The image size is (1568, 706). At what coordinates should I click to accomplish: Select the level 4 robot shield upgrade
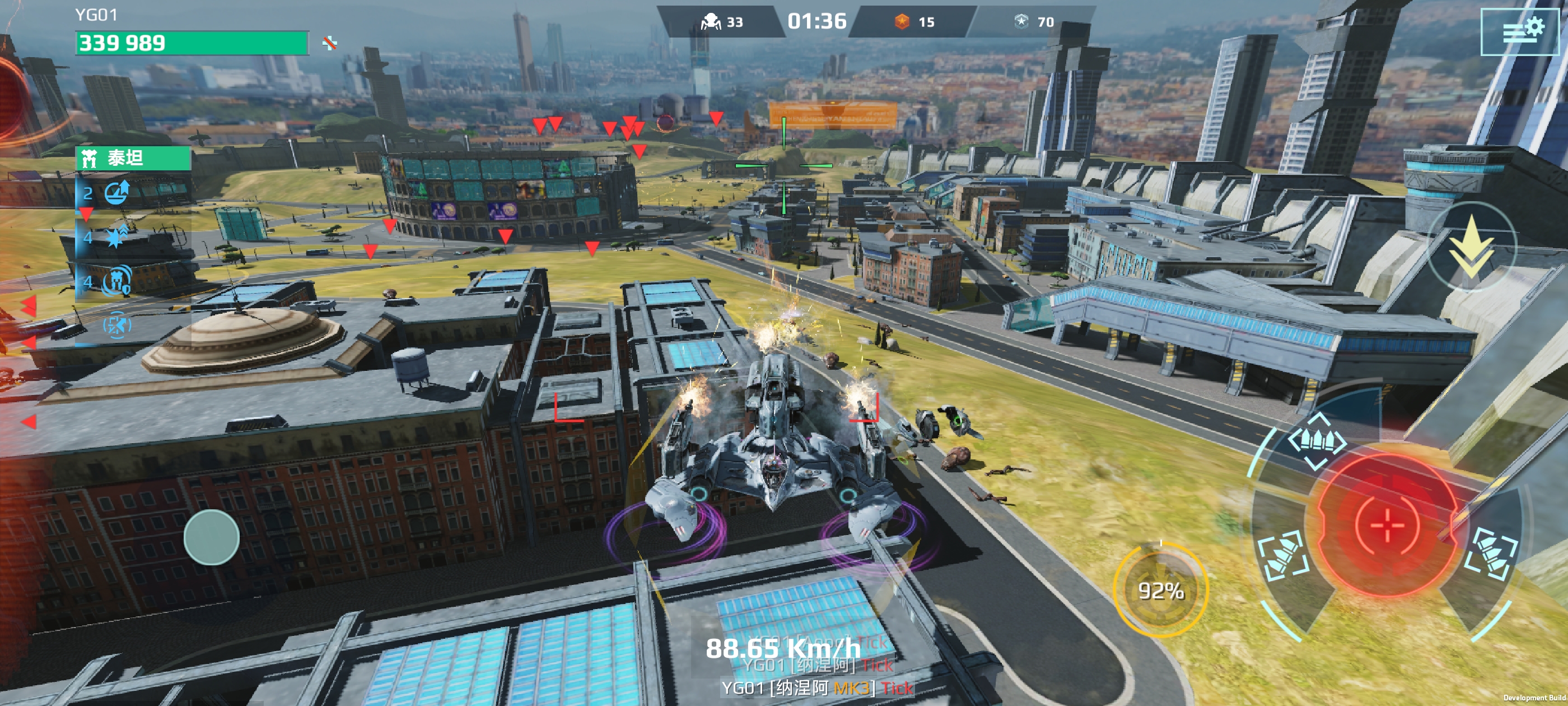[116, 281]
